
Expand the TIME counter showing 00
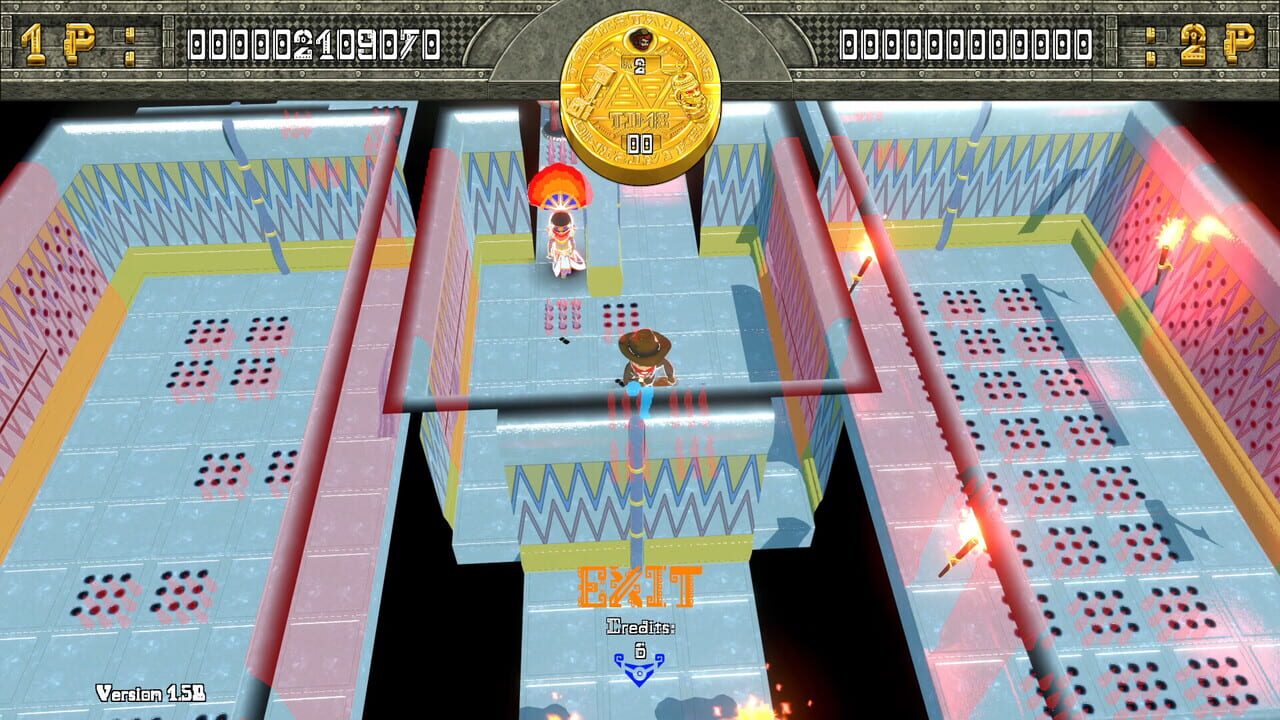coord(638,142)
